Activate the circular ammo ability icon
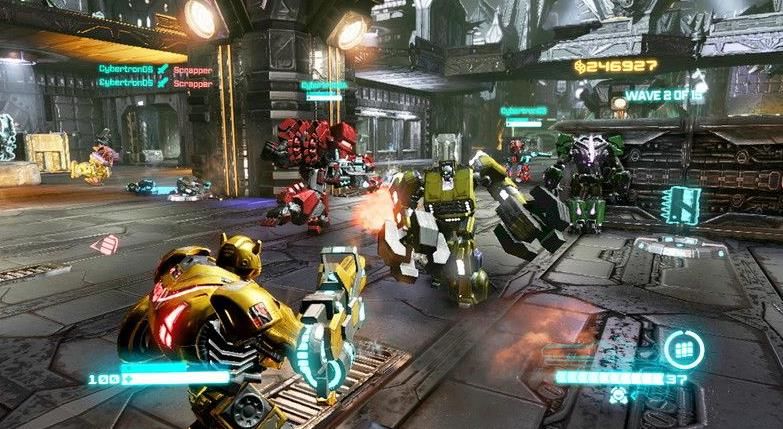This screenshot has width=783, height=429. [x=684, y=349]
